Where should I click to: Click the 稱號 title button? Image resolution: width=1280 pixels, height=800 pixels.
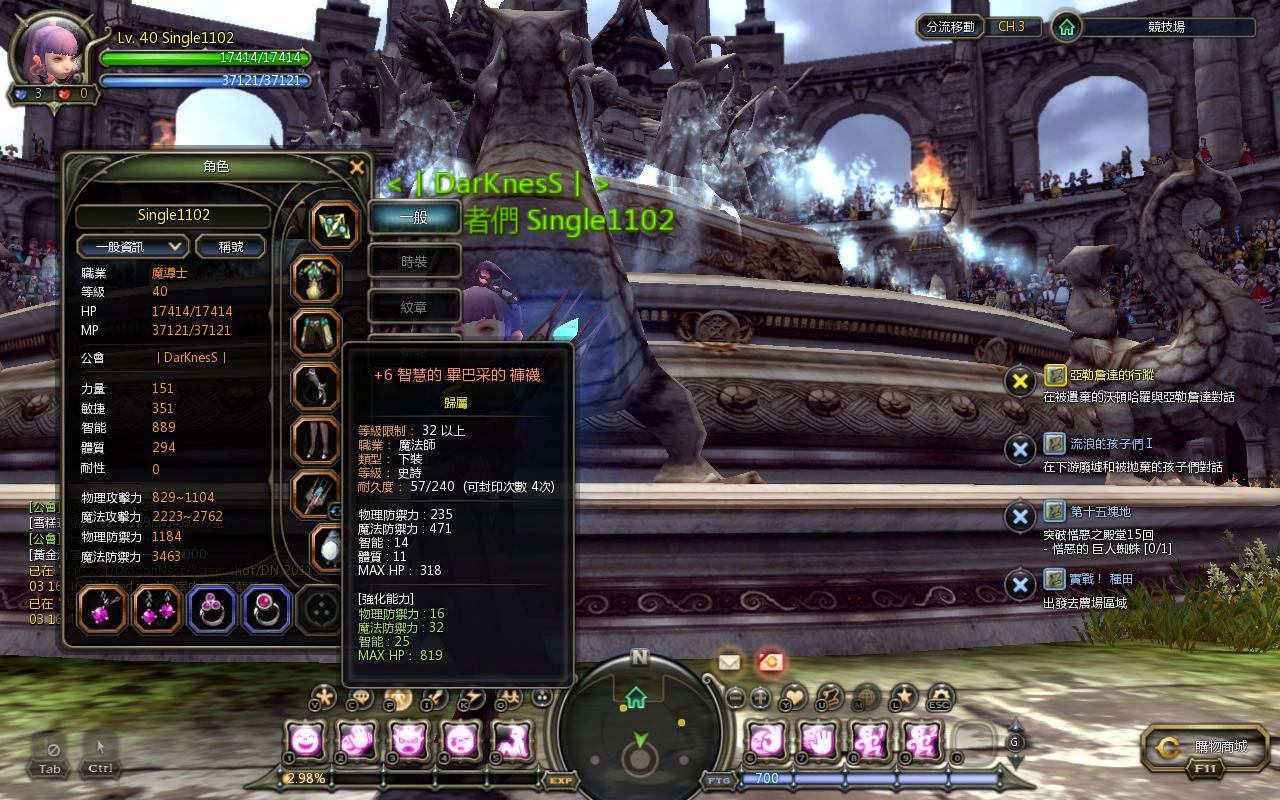tap(230, 246)
